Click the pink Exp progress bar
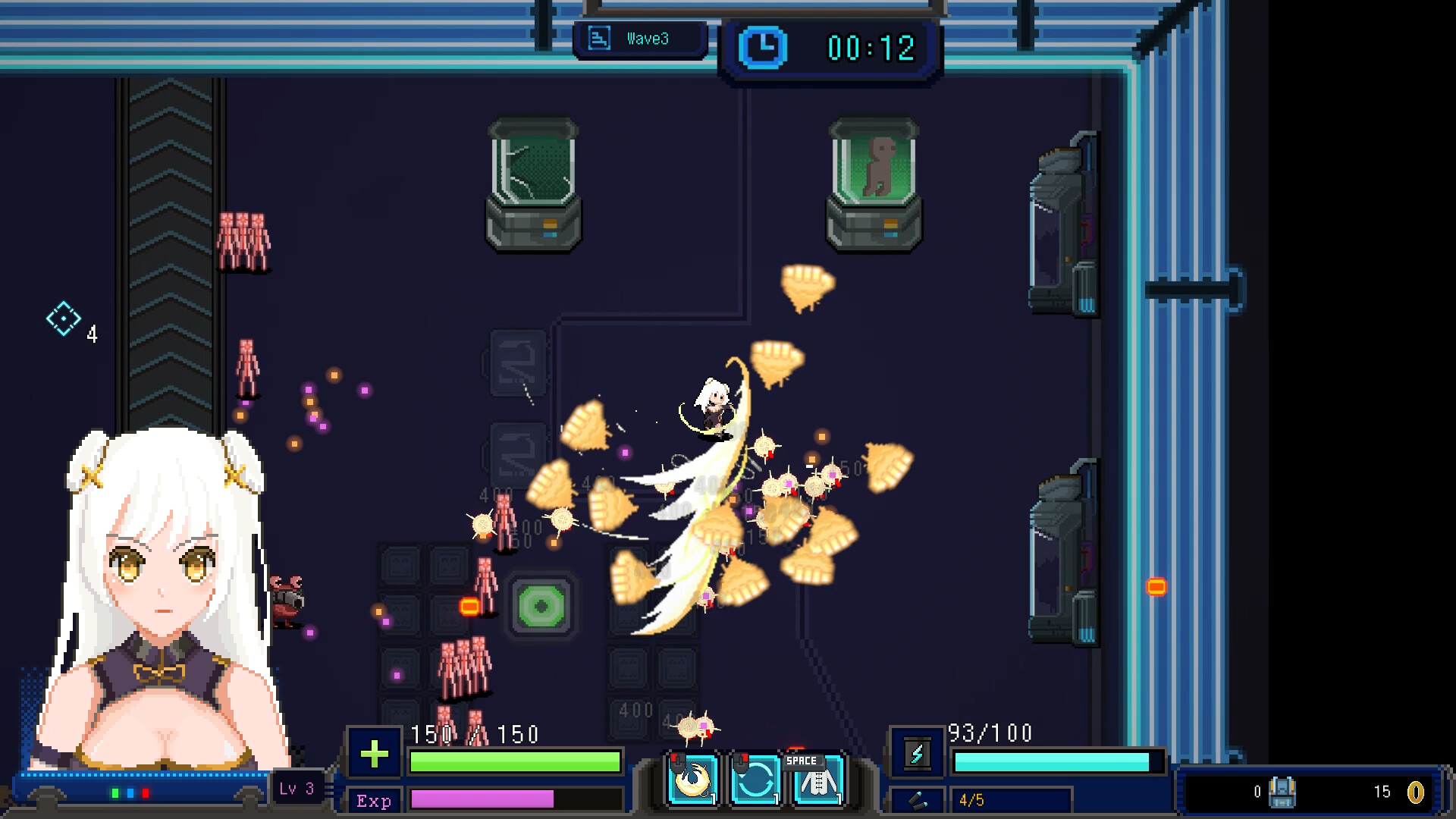Image resolution: width=1456 pixels, height=819 pixels. [482, 801]
